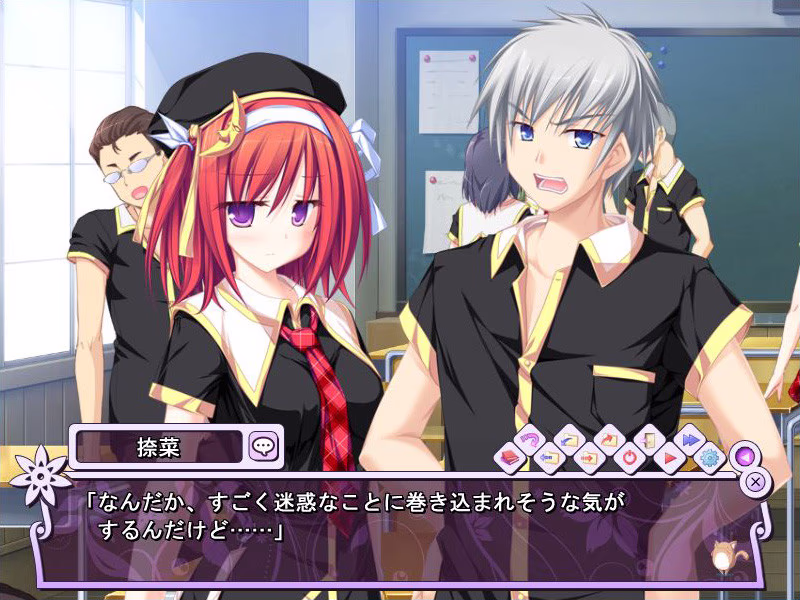Click the round purple left-triangle button
The width and height of the screenshot is (800, 600).
(x=742, y=456)
